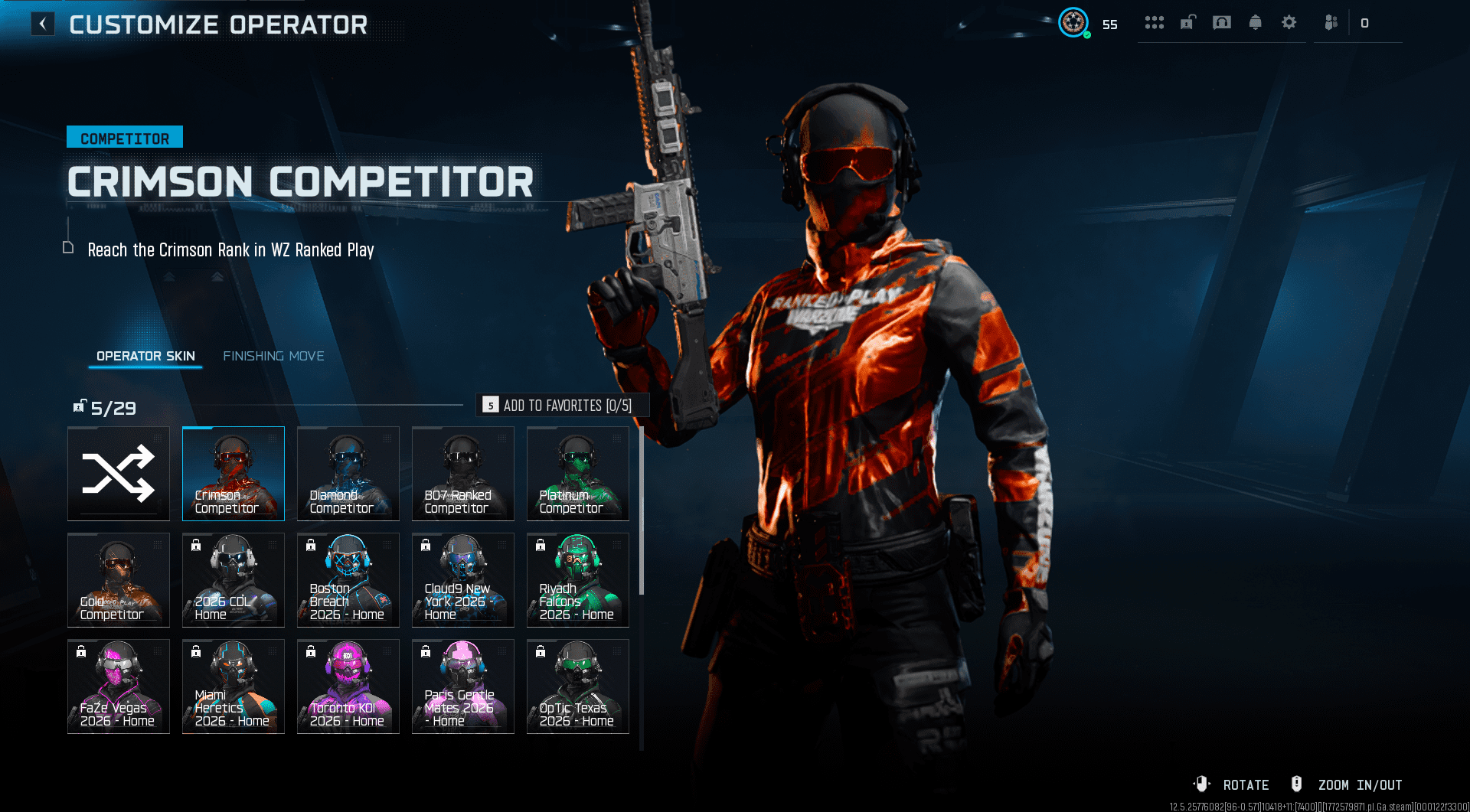Open the grid menu icon

click(1155, 23)
